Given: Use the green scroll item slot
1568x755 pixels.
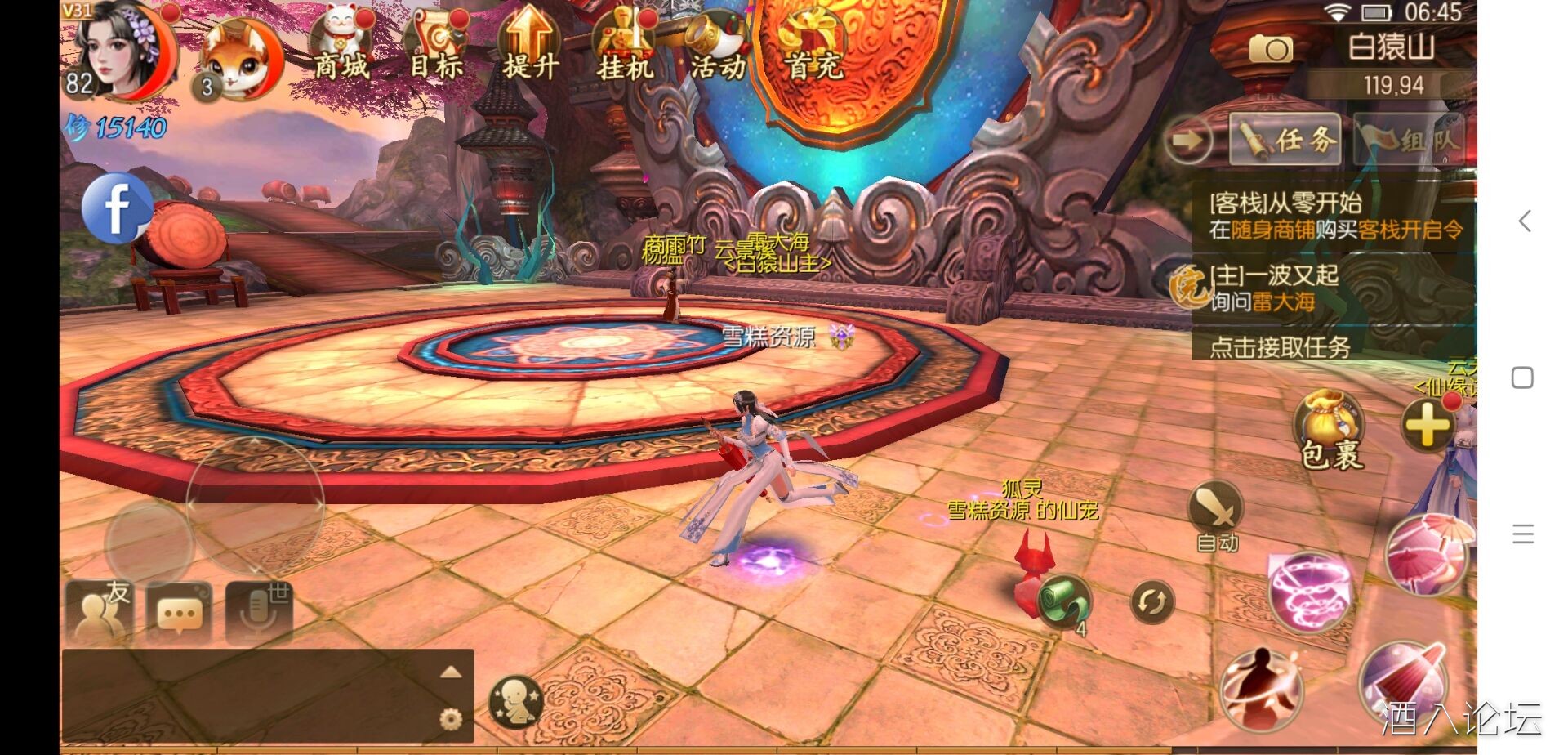Looking at the screenshot, I should coord(1064,602).
